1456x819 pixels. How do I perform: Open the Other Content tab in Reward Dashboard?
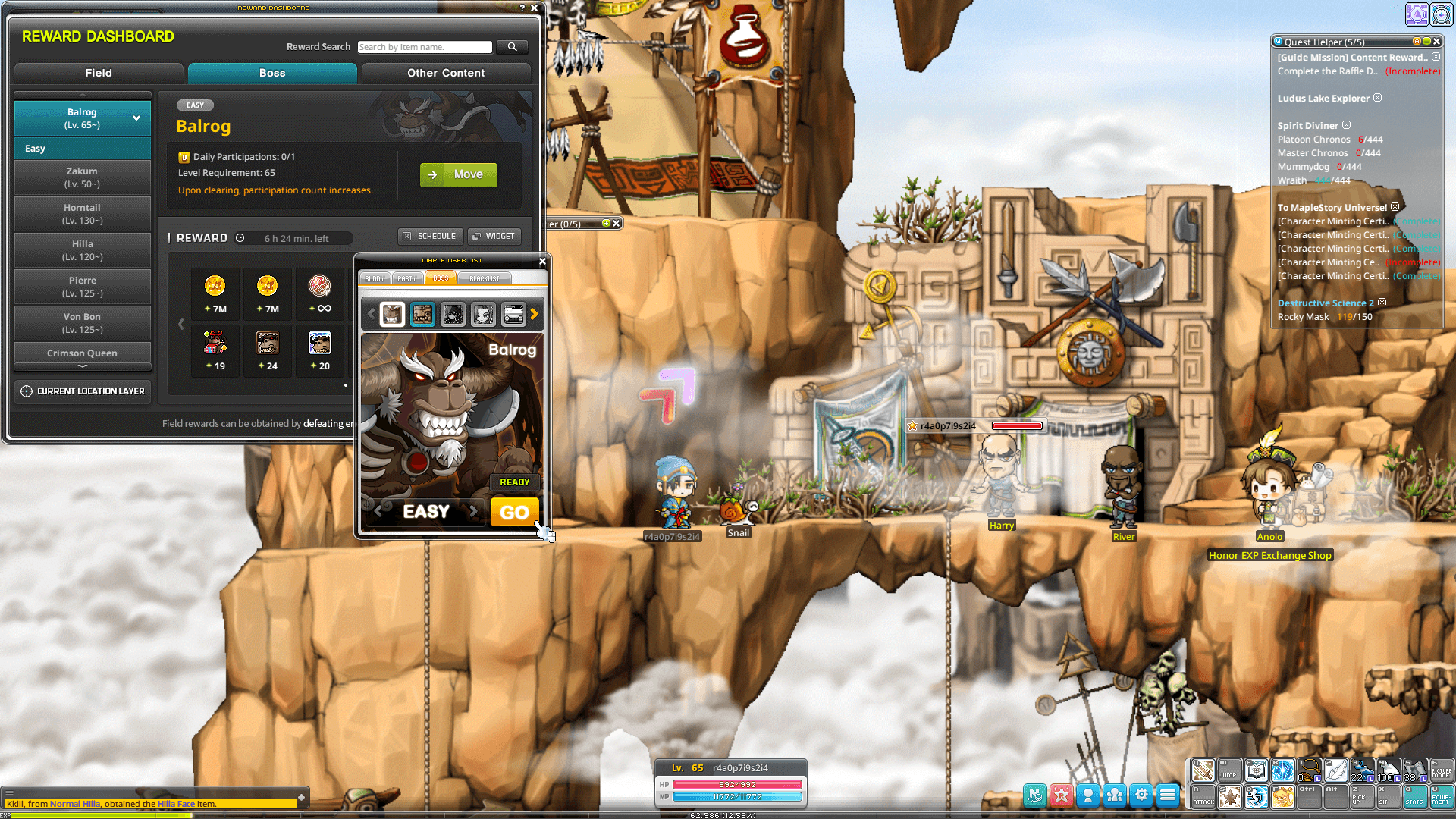coord(445,73)
